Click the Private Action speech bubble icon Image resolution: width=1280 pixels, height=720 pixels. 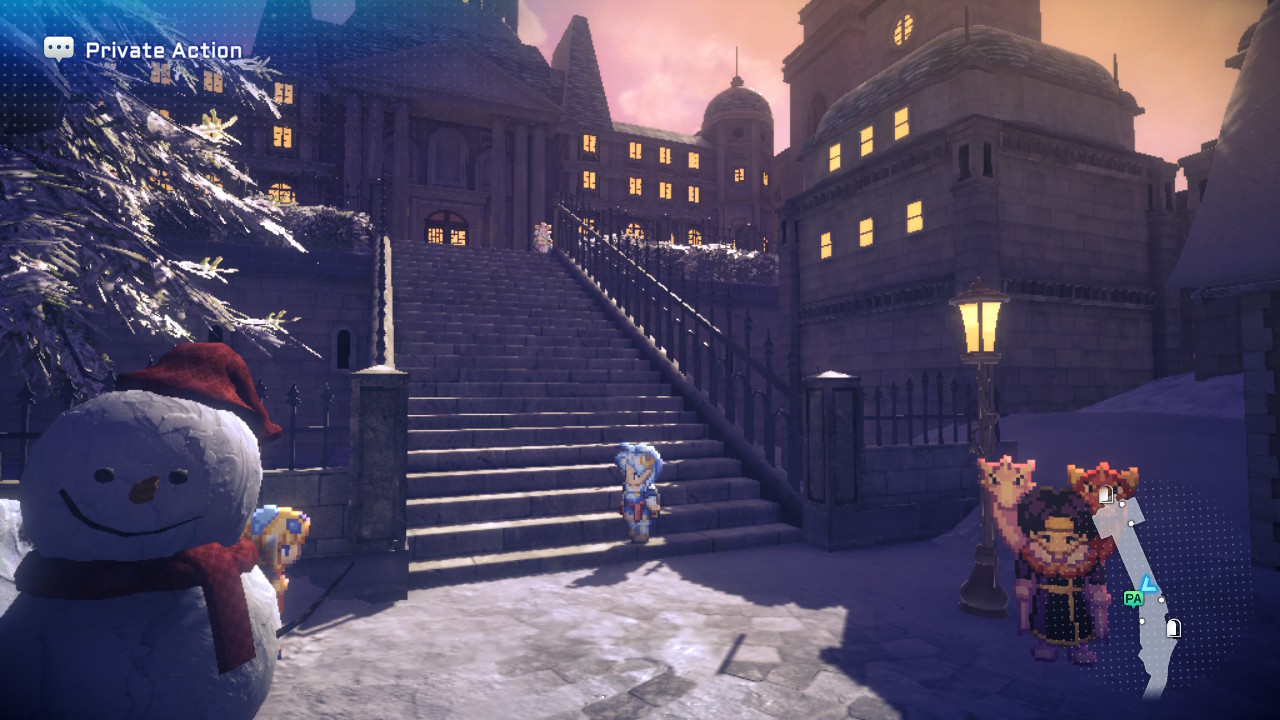coord(59,49)
